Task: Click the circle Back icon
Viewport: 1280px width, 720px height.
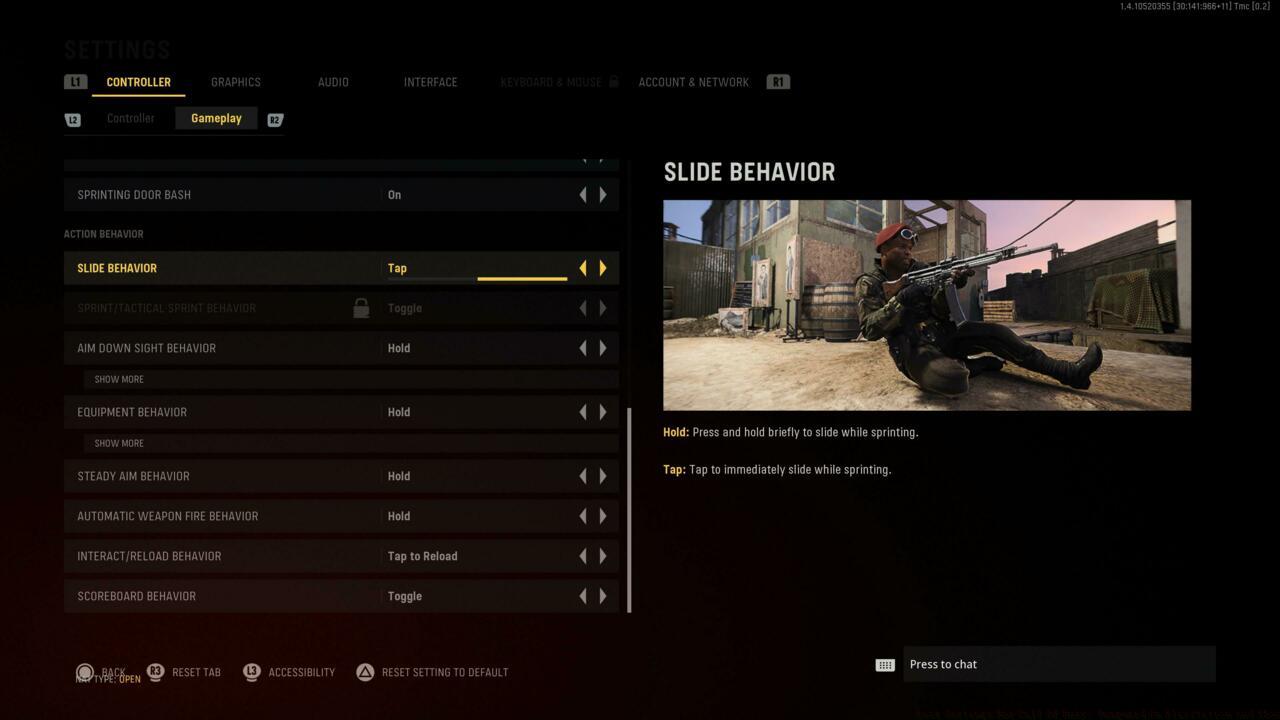Action: pyautogui.click(x=85, y=672)
